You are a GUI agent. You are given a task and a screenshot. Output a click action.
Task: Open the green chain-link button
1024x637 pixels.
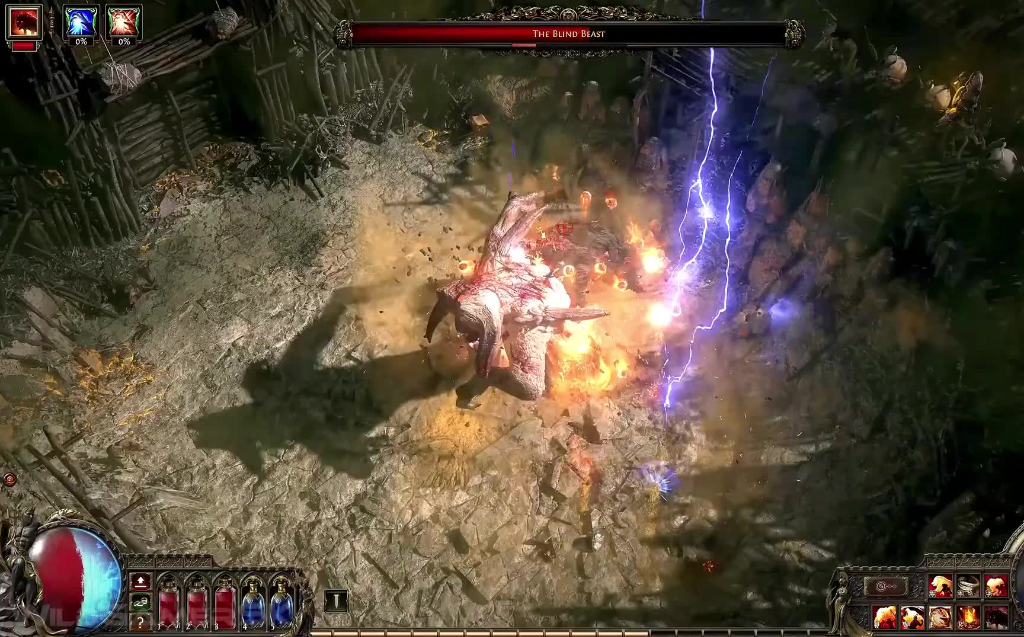point(141,601)
